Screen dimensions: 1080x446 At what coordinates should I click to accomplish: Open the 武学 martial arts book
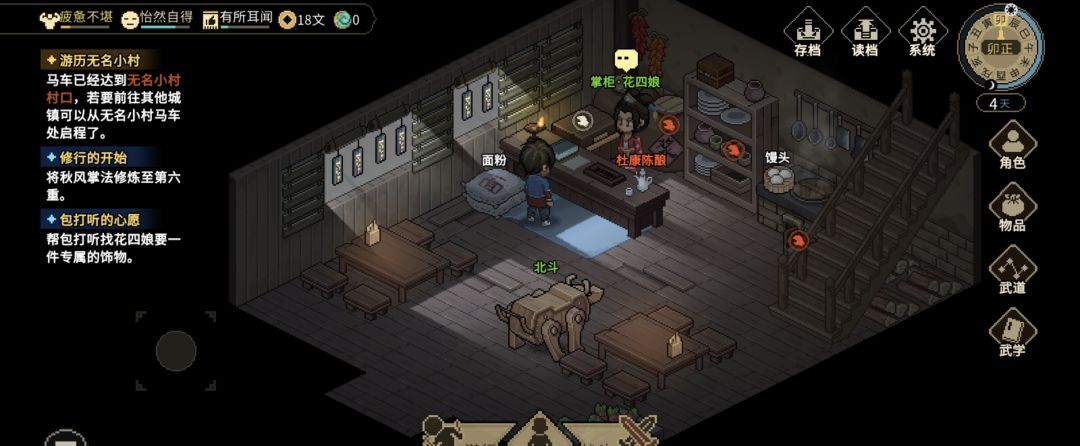pos(1012,333)
